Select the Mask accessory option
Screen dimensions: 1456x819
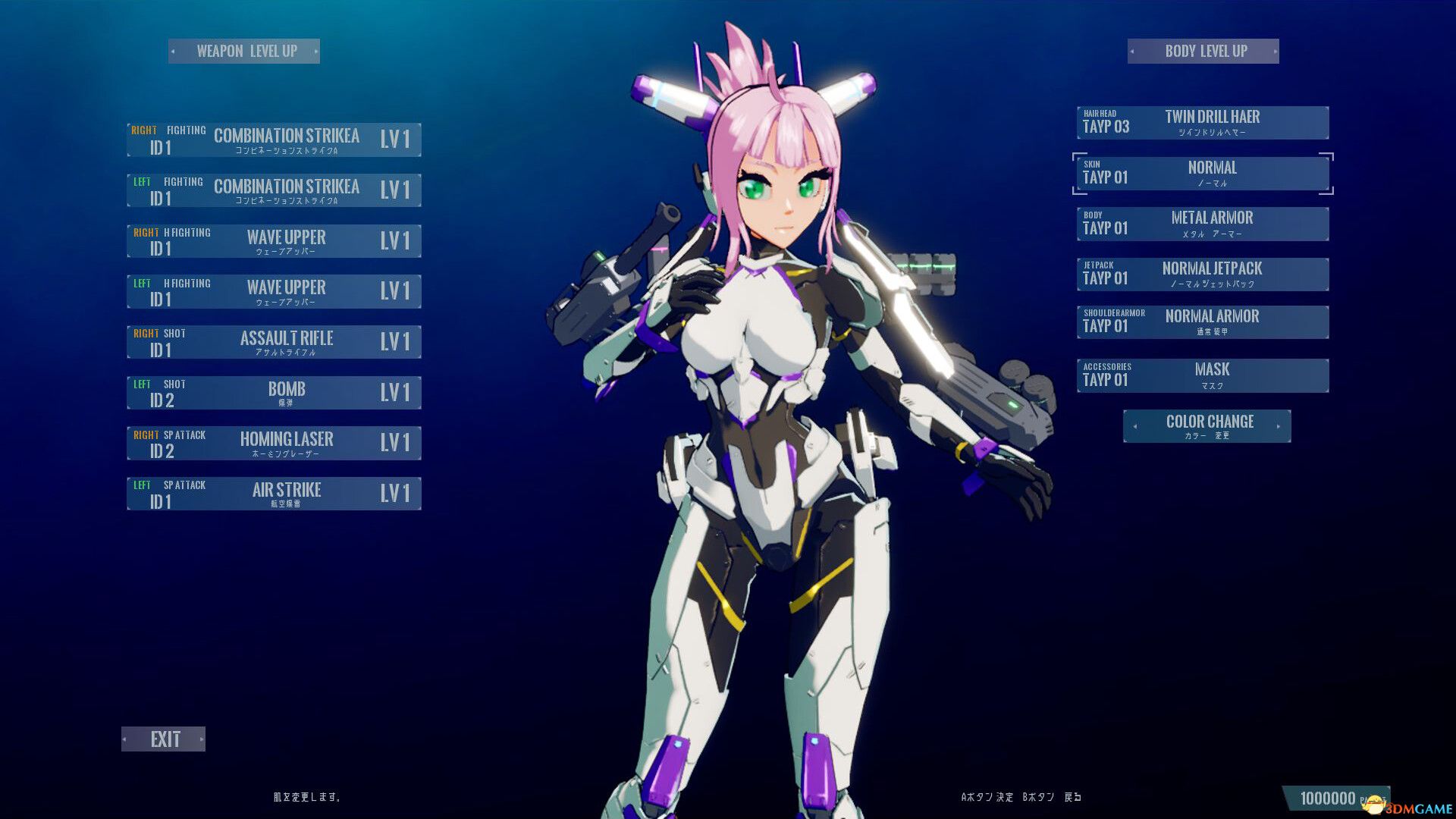pos(1202,375)
